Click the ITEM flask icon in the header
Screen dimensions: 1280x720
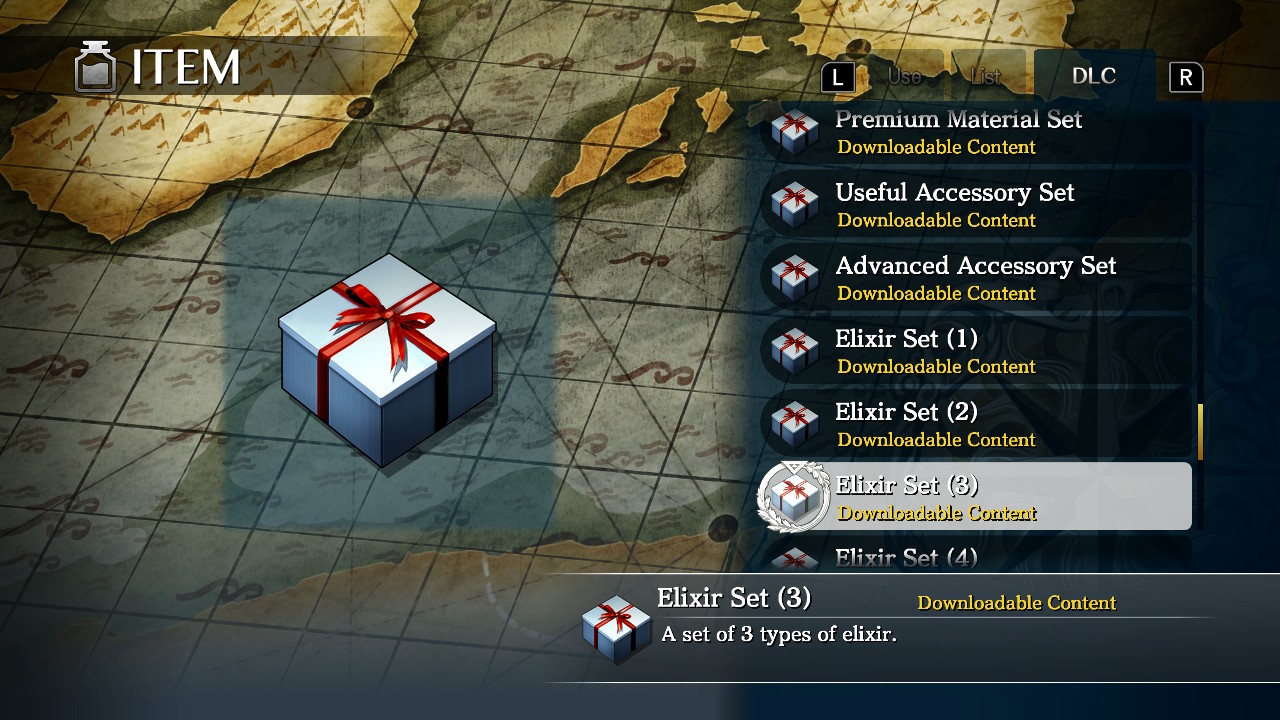pos(95,67)
